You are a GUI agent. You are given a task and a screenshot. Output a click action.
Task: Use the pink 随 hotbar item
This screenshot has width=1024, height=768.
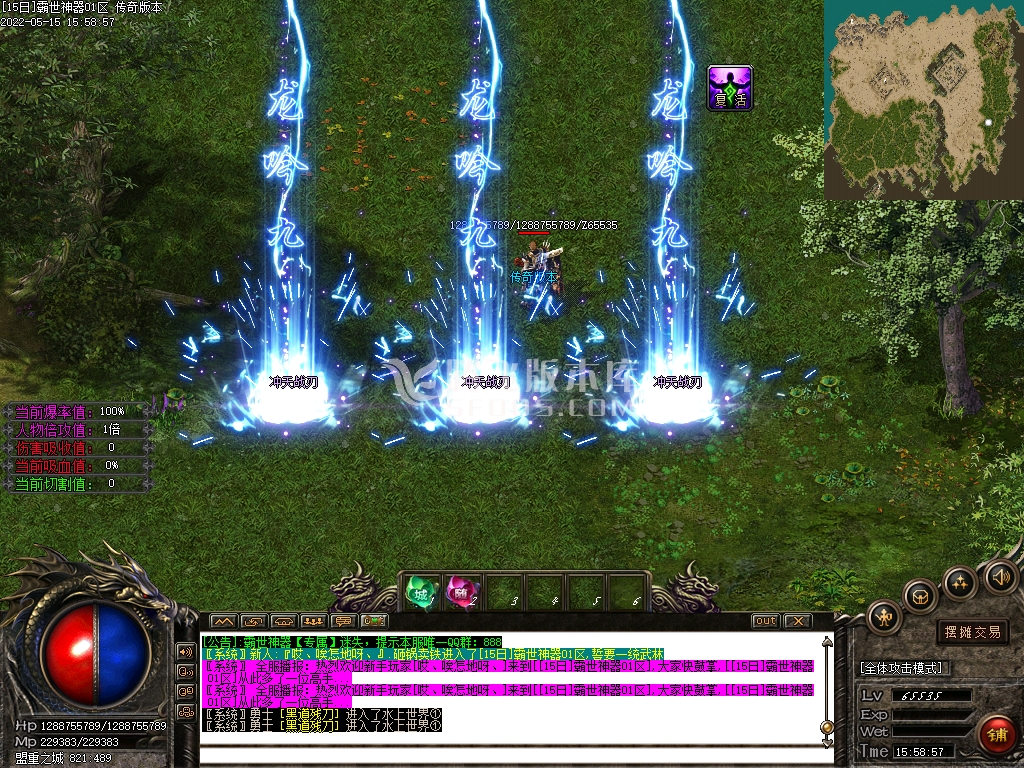point(460,593)
